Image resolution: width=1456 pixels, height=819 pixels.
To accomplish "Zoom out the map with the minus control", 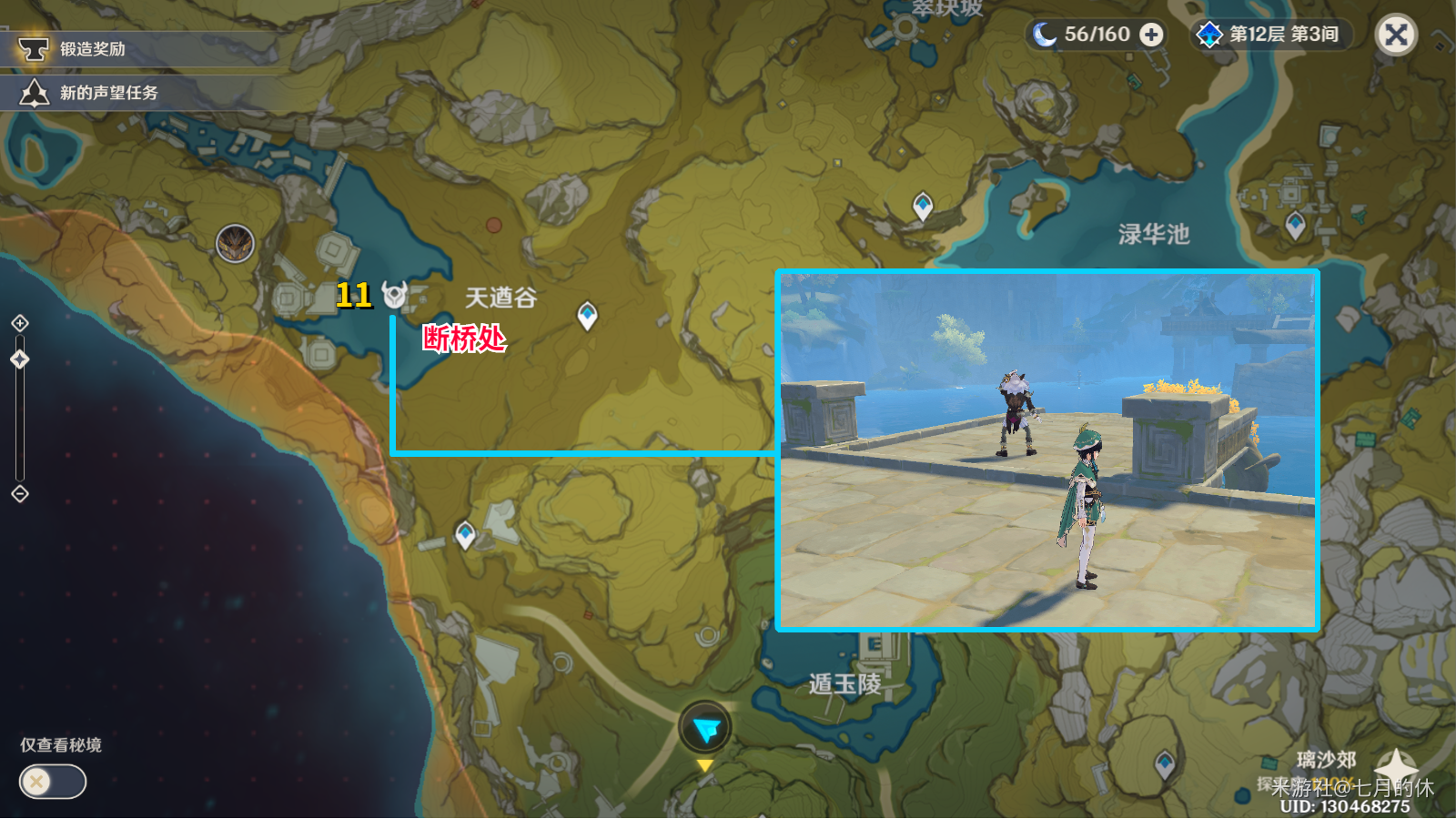I will (20, 494).
